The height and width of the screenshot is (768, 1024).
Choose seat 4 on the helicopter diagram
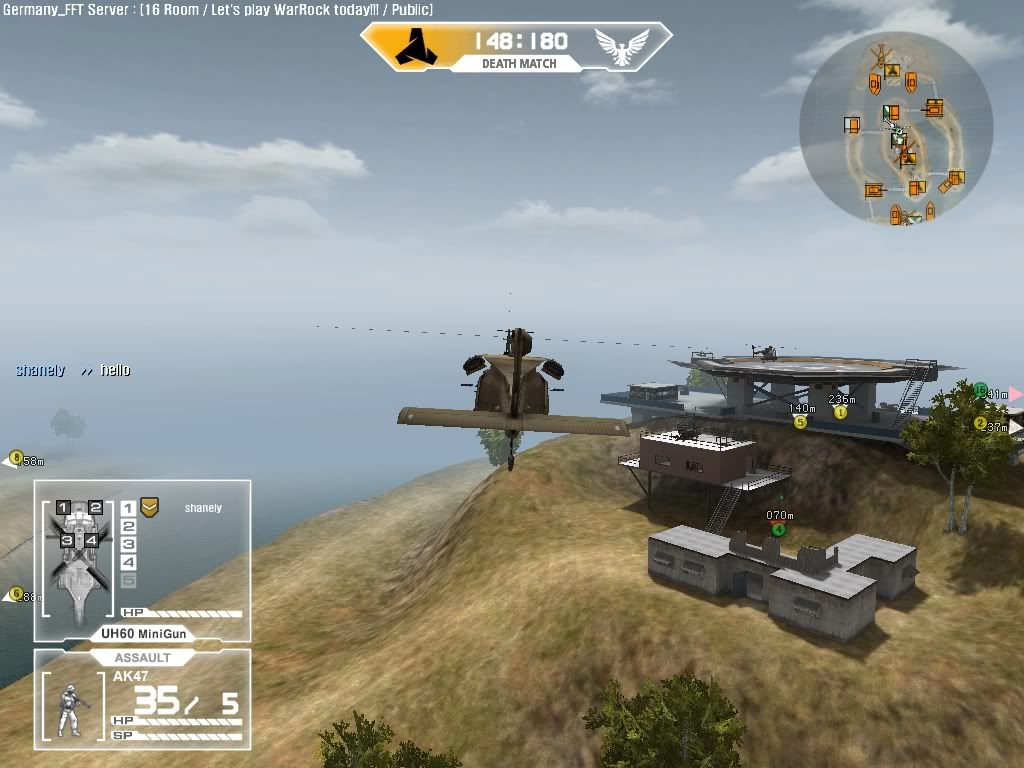click(91, 540)
